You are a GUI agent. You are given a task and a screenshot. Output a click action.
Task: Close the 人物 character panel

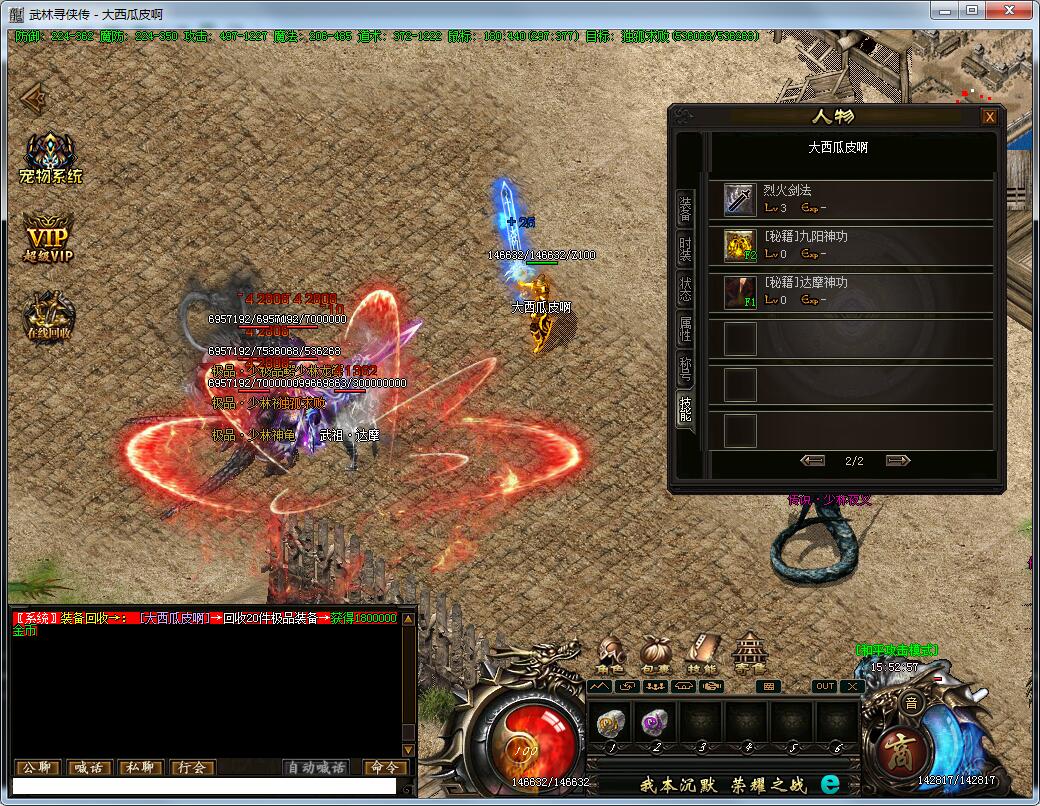[989, 117]
